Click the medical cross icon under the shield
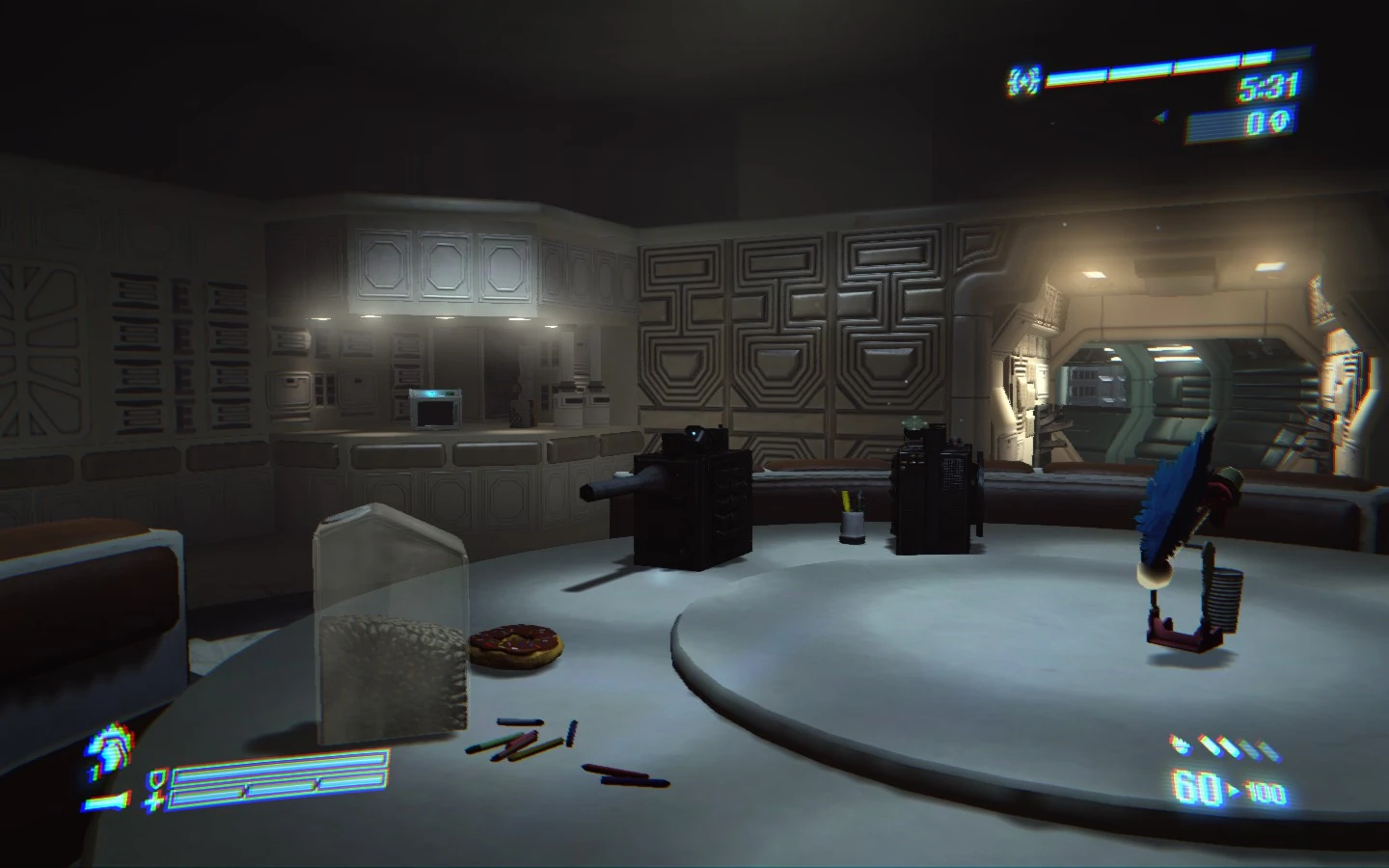This screenshot has width=1389, height=868. pos(152,801)
